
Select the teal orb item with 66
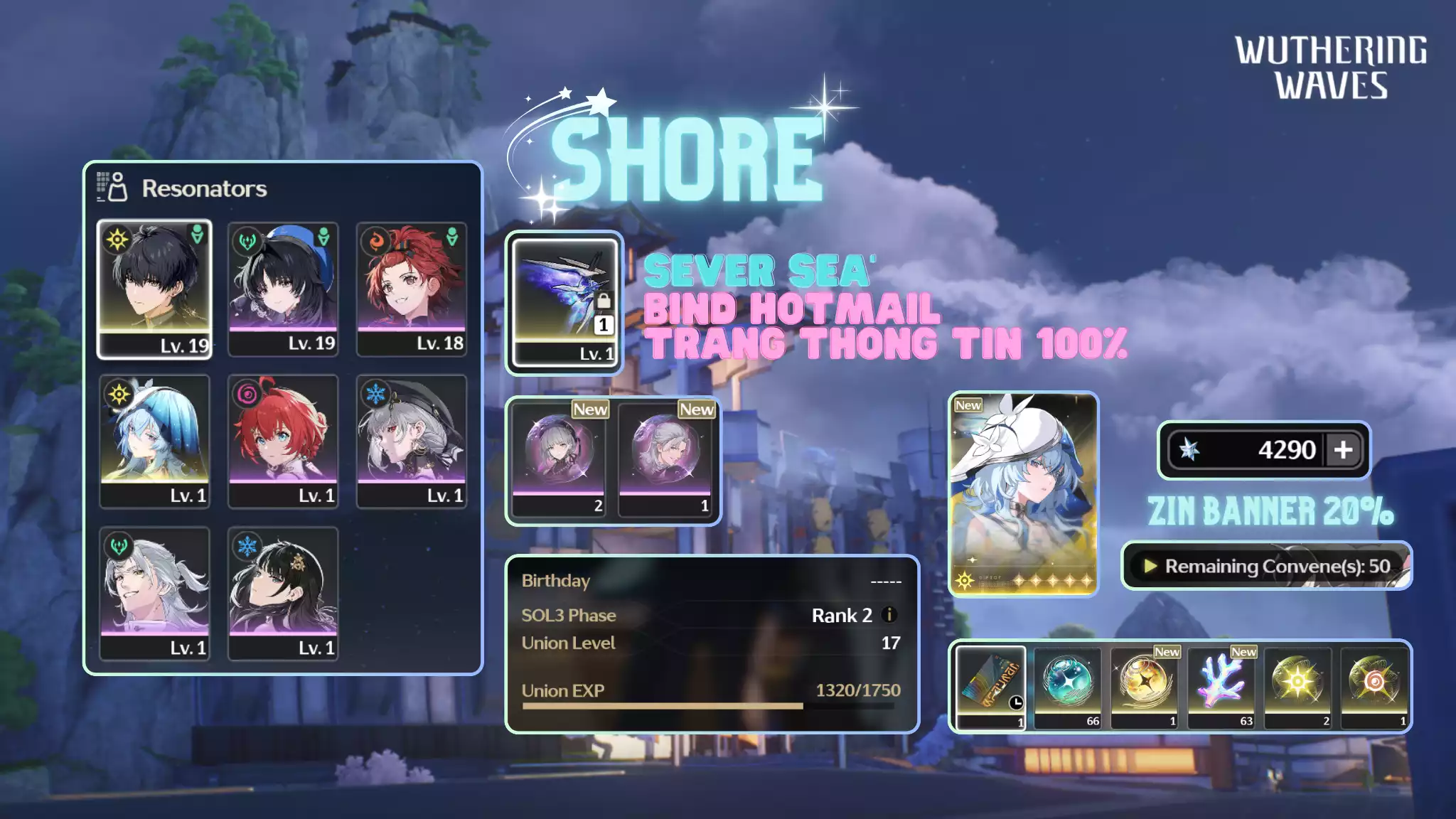pyautogui.click(x=1067, y=687)
